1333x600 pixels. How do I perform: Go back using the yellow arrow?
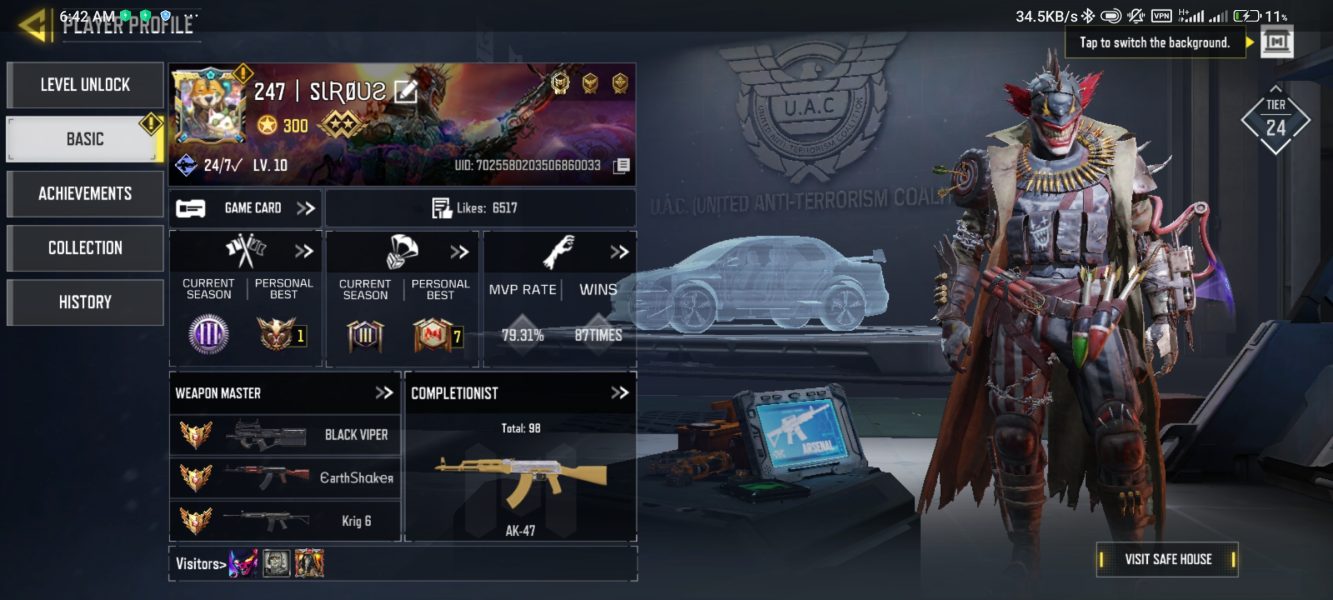pos(34,26)
